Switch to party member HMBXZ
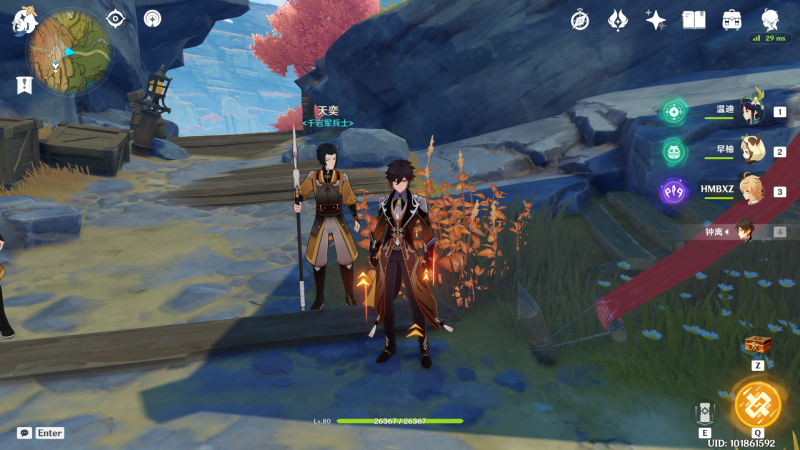This screenshot has height=450, width=800. pos(751,191)
